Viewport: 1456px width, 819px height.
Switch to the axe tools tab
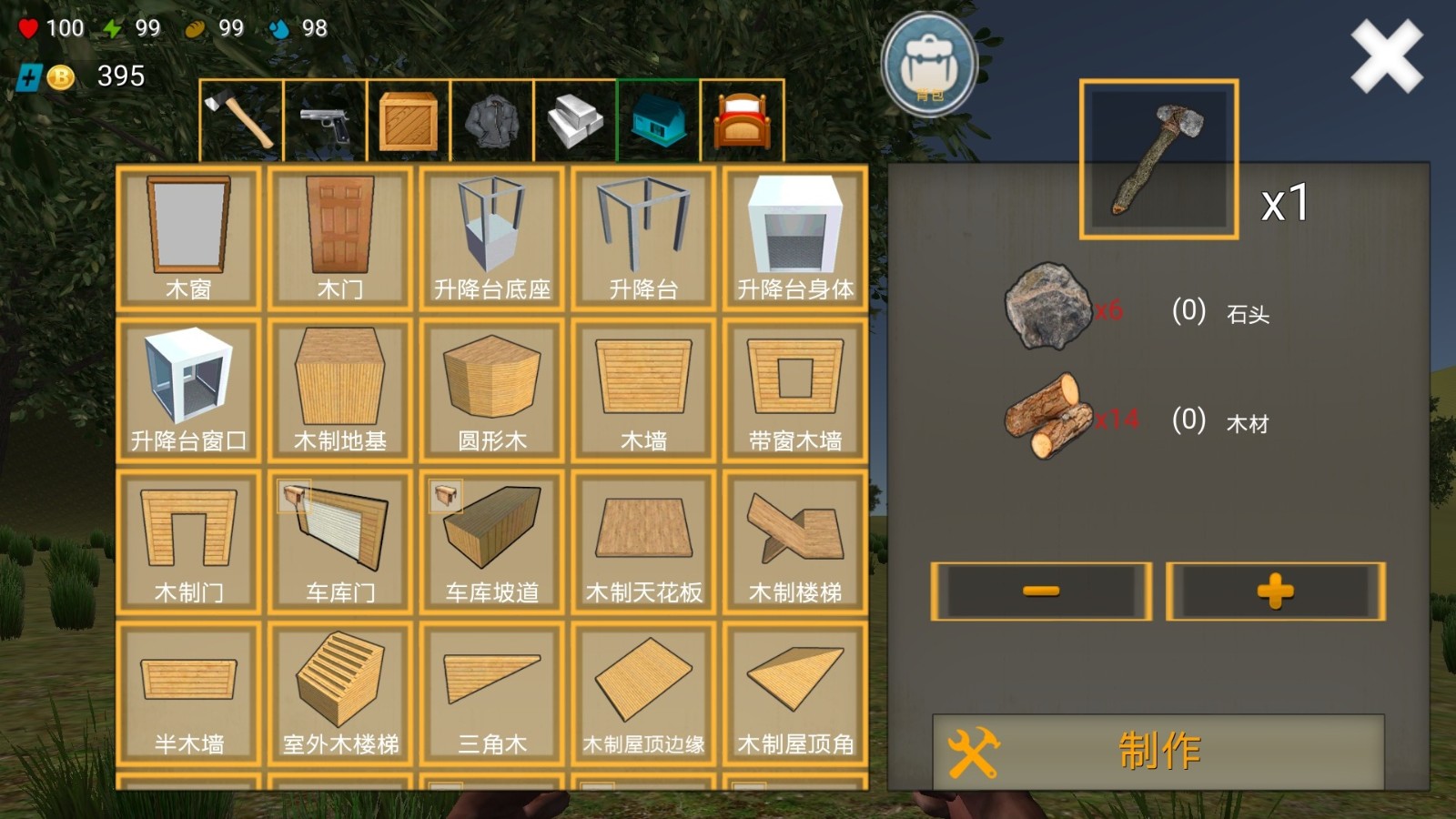240,120
